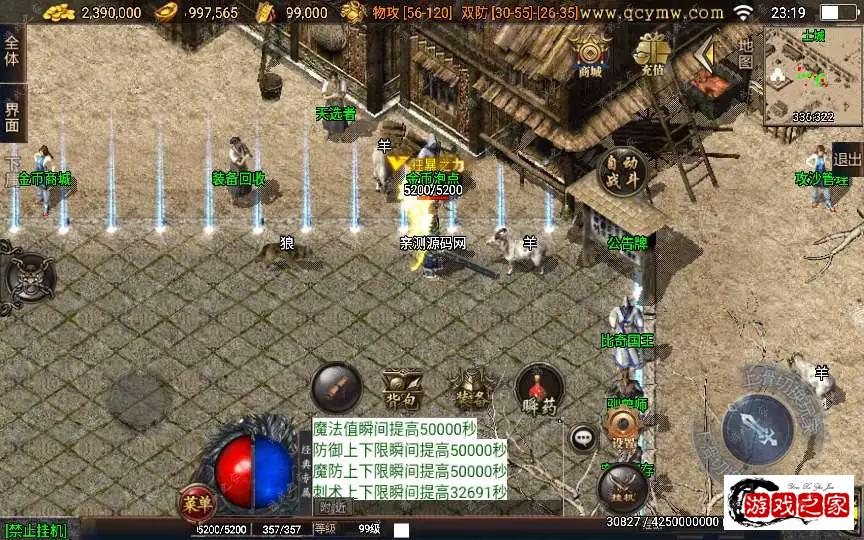Collapse the top icons with the arrow
The image size is (864, 540).
click(708, 50)
